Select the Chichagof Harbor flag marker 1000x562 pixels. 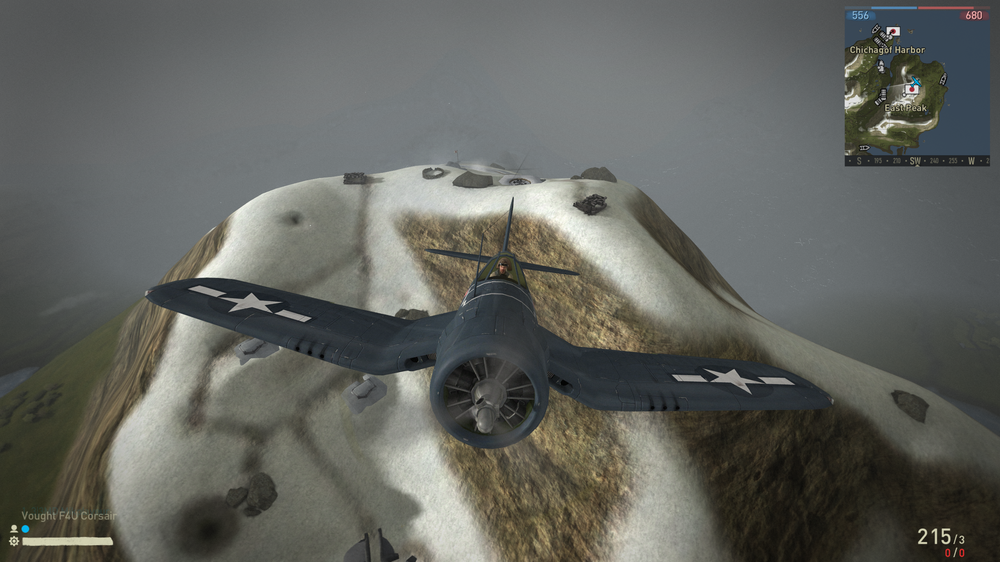[892, 33]
